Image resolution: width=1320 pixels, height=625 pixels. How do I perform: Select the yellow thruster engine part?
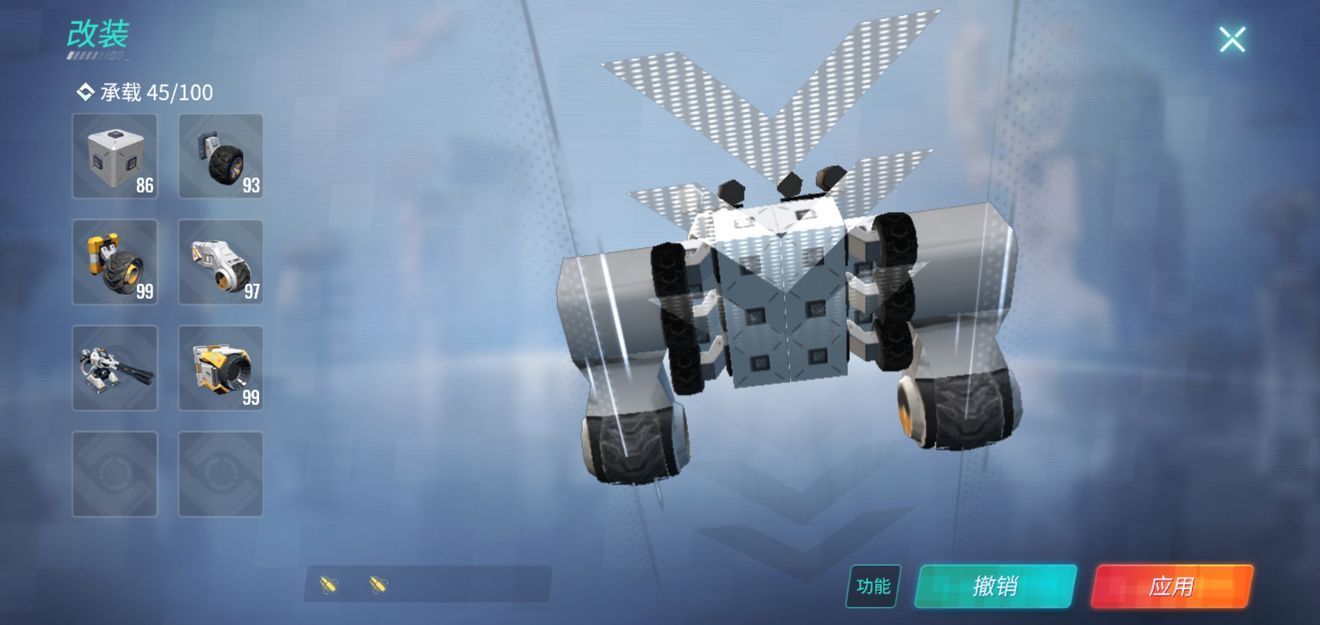[x=221, y=368]
